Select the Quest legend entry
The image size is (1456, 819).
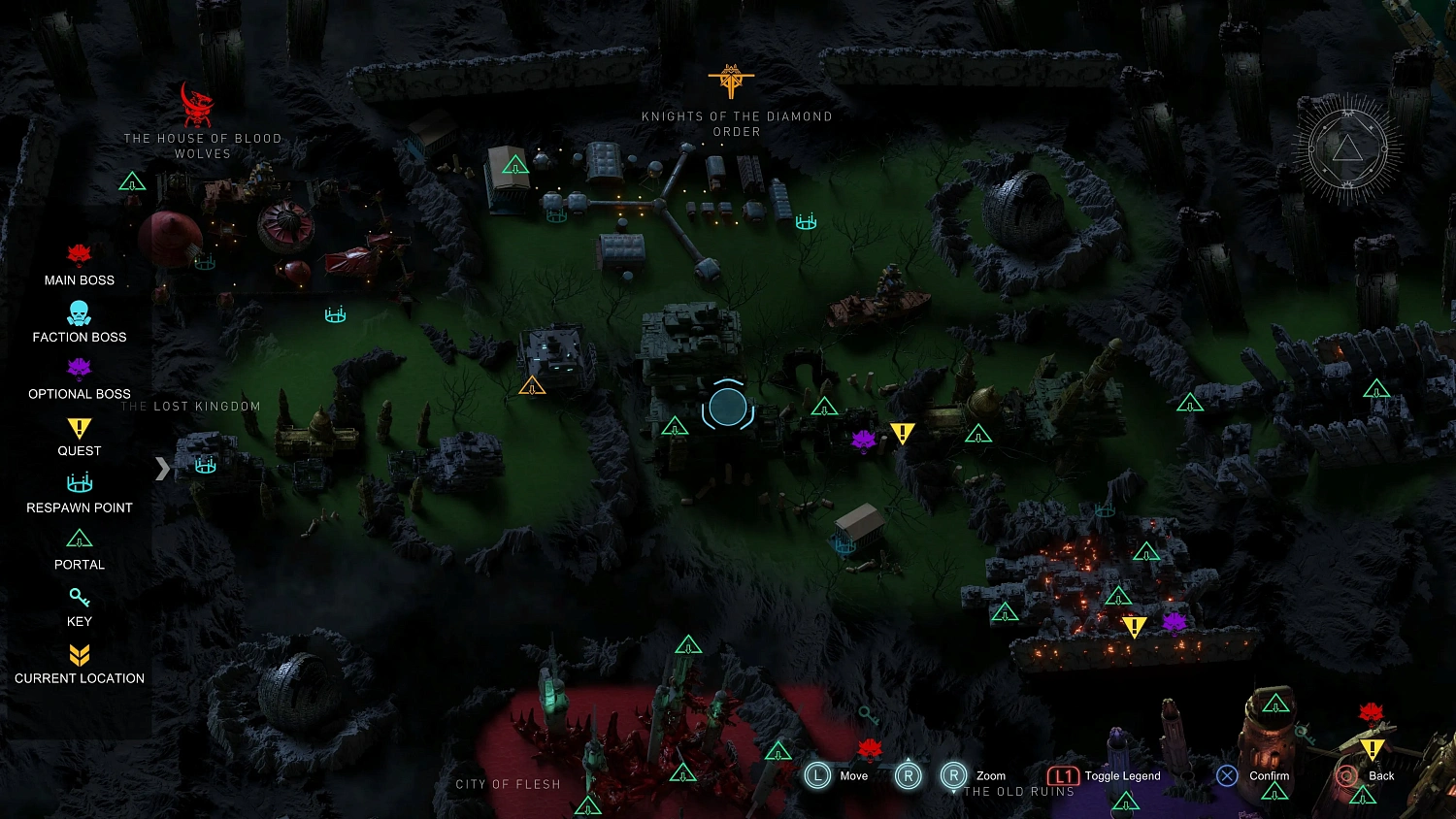tap(80, 437)
